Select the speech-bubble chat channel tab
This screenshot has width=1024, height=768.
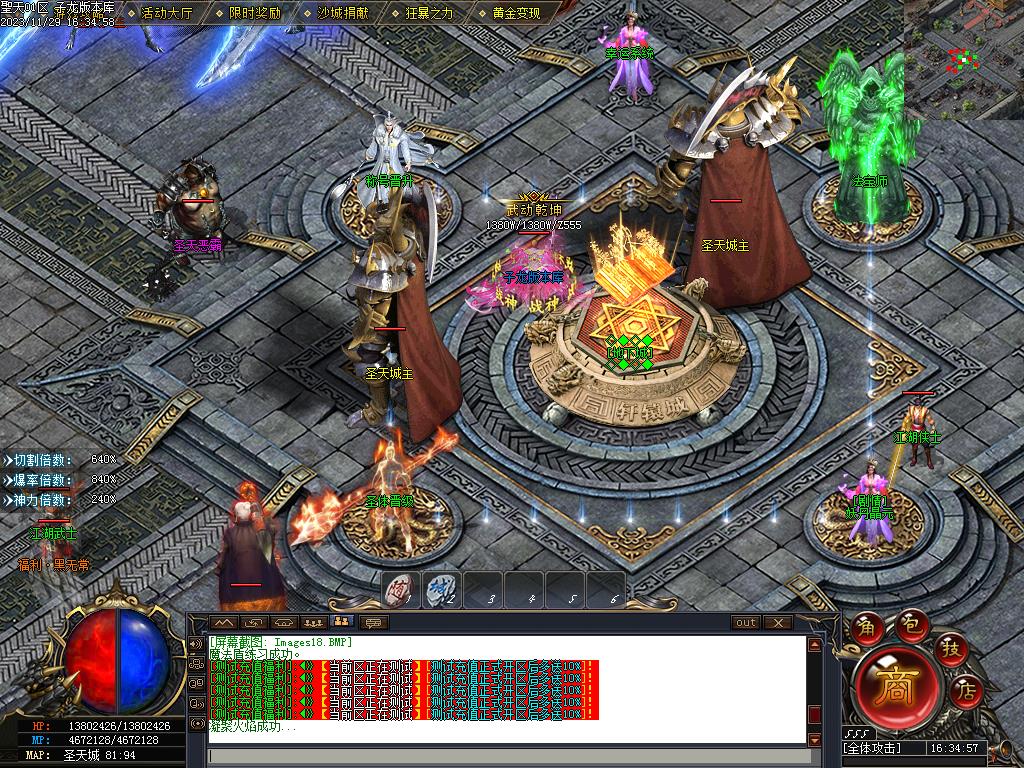[373, 622]
